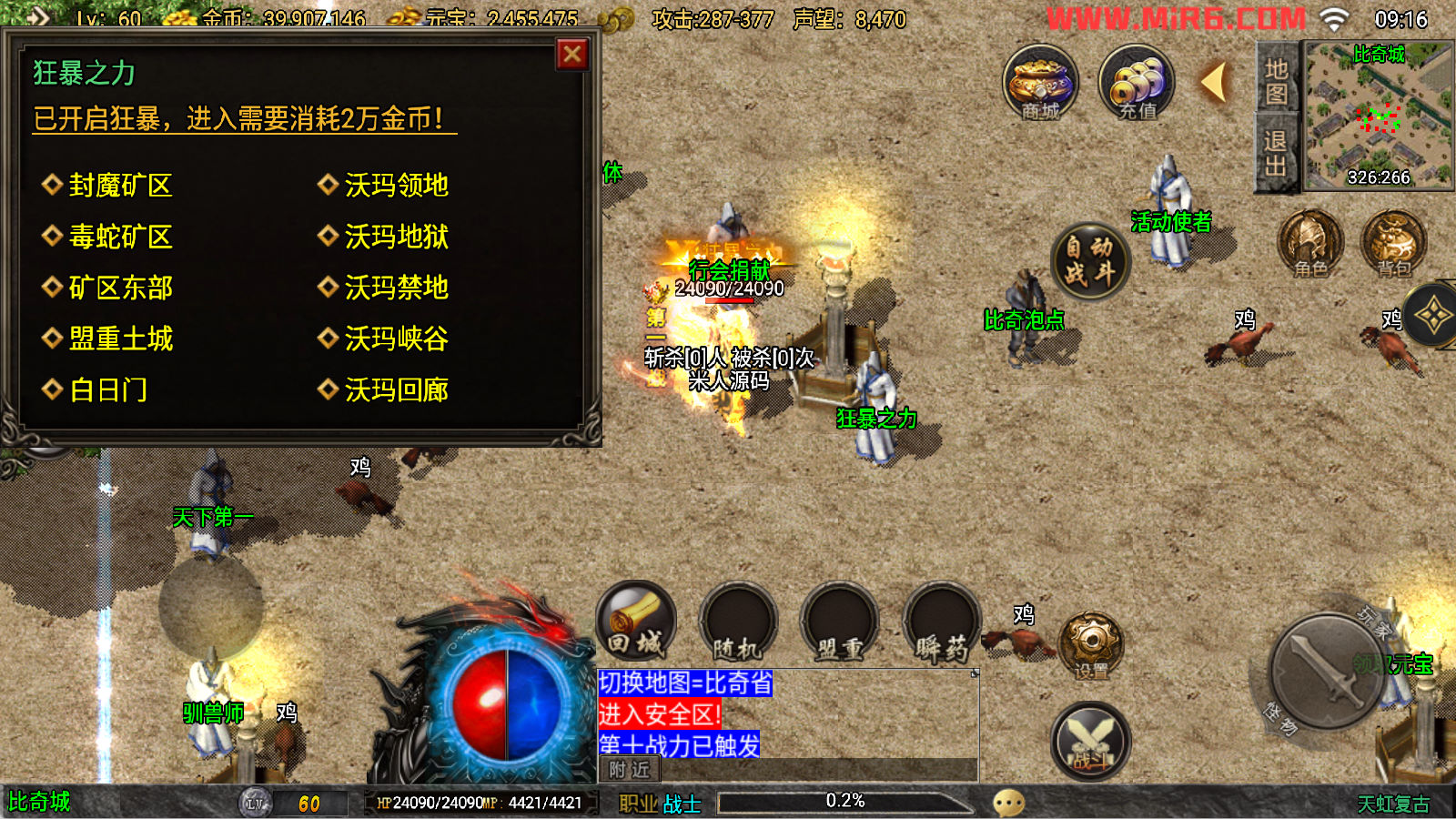The width and height of the screenshot is (1456, 819).
Task: Choose the 毒蛇矿区 destination
Action: tap(120, 237)
